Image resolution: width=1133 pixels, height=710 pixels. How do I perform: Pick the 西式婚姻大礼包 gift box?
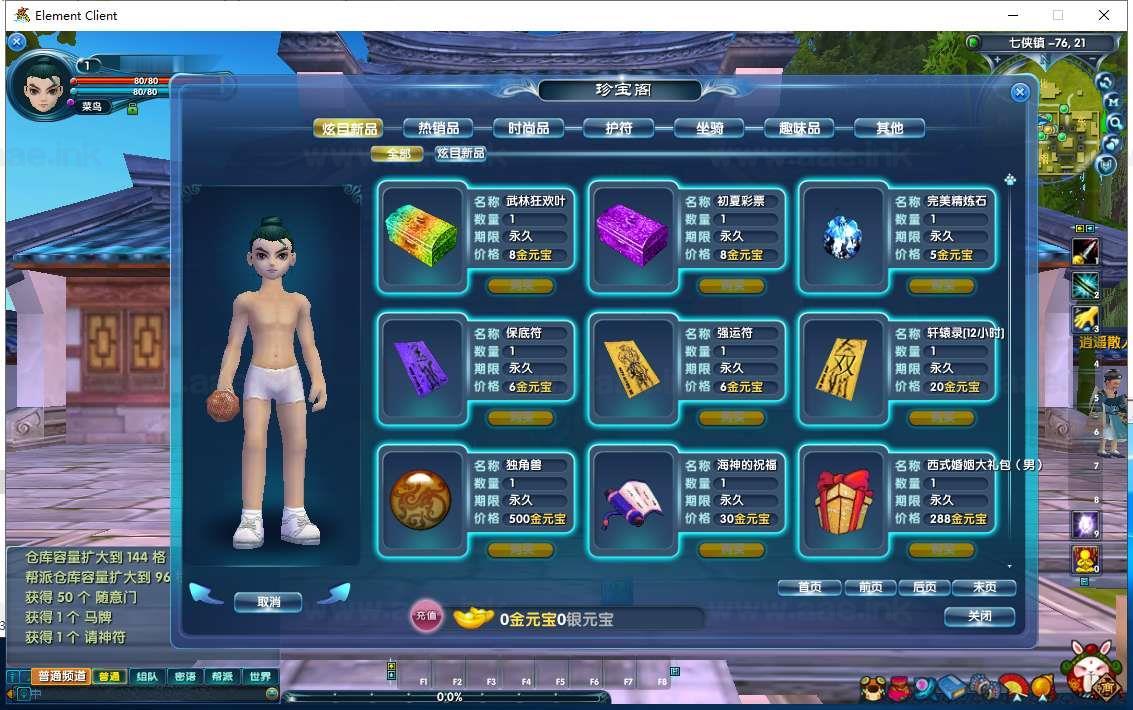[x=841, y=498]
